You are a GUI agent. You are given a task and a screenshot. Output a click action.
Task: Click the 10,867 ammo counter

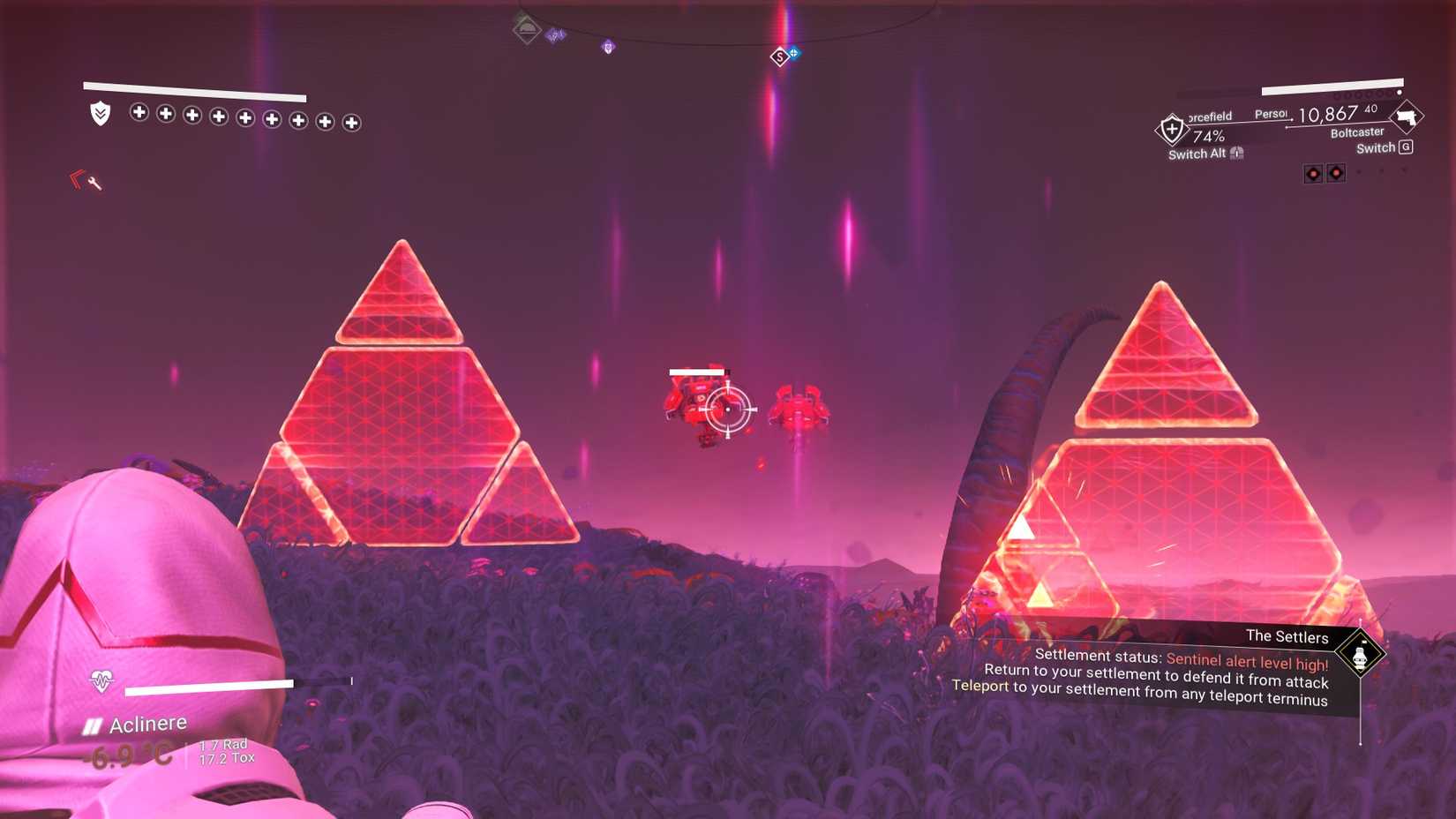(x=1328, y=115)
